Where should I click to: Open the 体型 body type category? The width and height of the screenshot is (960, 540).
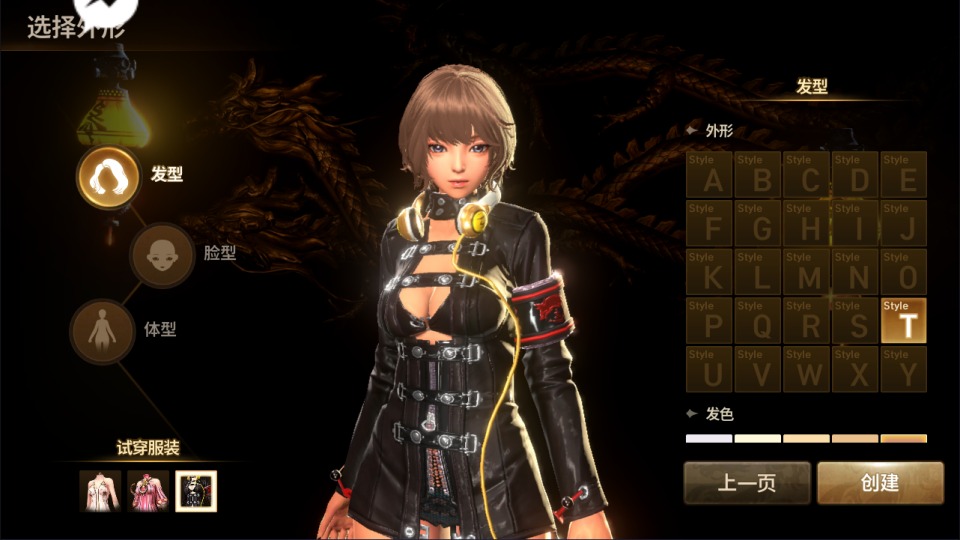click(x=101, y=331)
